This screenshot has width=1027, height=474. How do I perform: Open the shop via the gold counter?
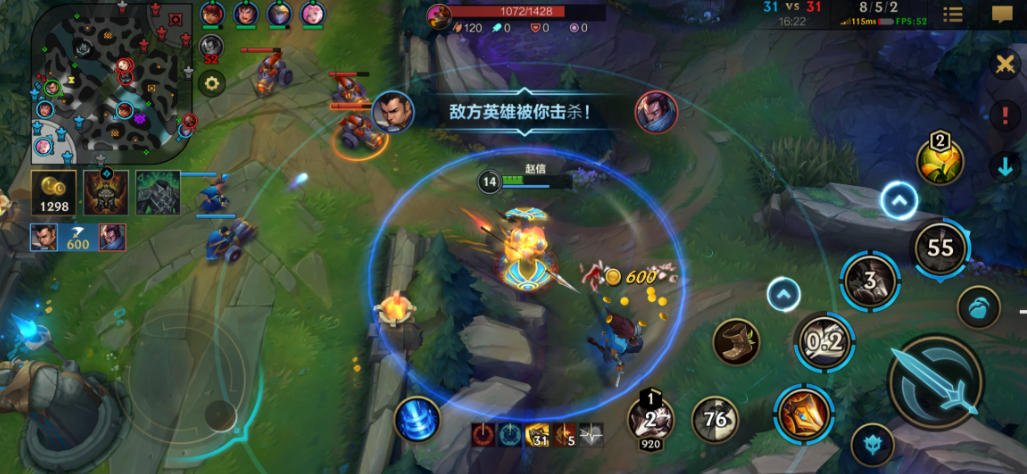pyautogui.click(x=53, y=193)
